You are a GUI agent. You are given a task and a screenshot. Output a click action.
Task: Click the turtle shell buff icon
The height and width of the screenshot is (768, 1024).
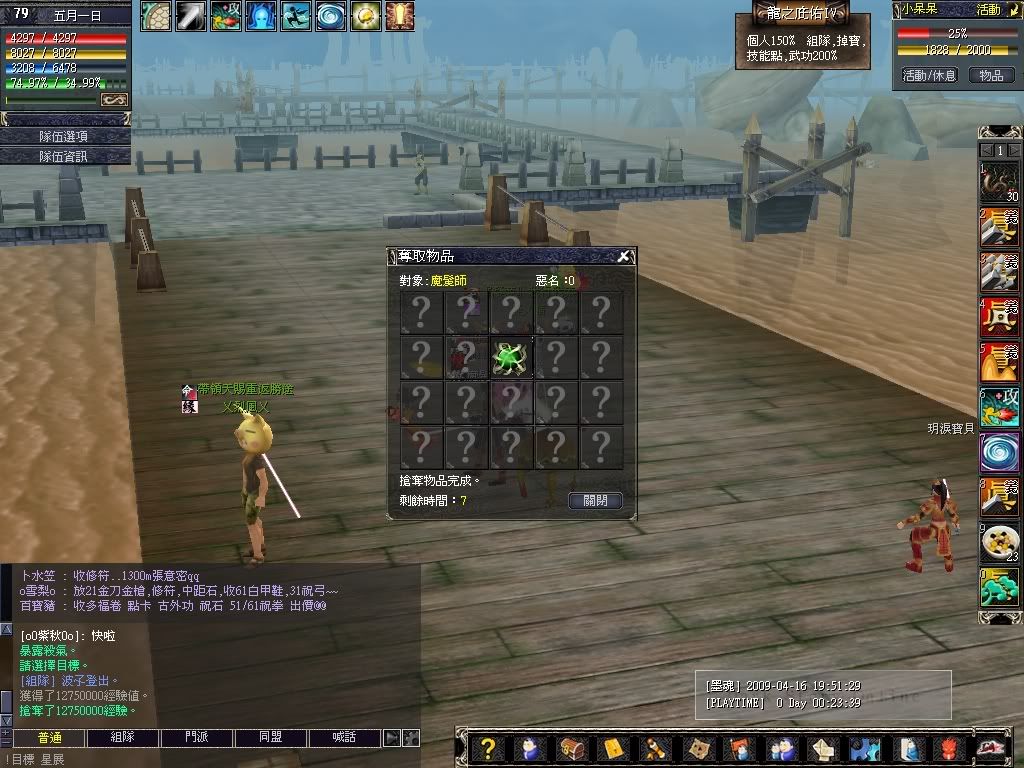[x=156, y=15]
